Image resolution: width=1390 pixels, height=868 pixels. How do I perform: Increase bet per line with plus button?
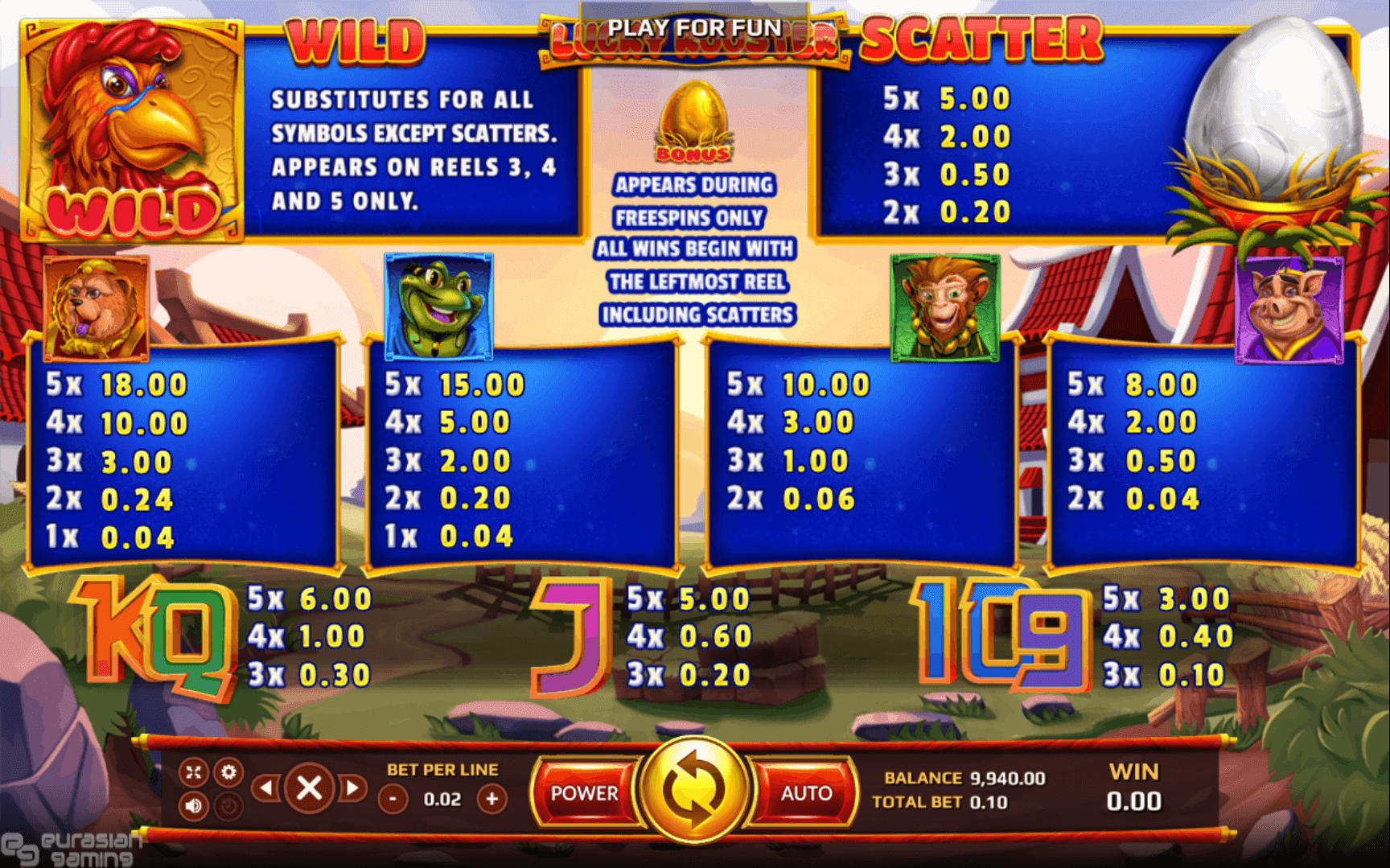(493, 799)
